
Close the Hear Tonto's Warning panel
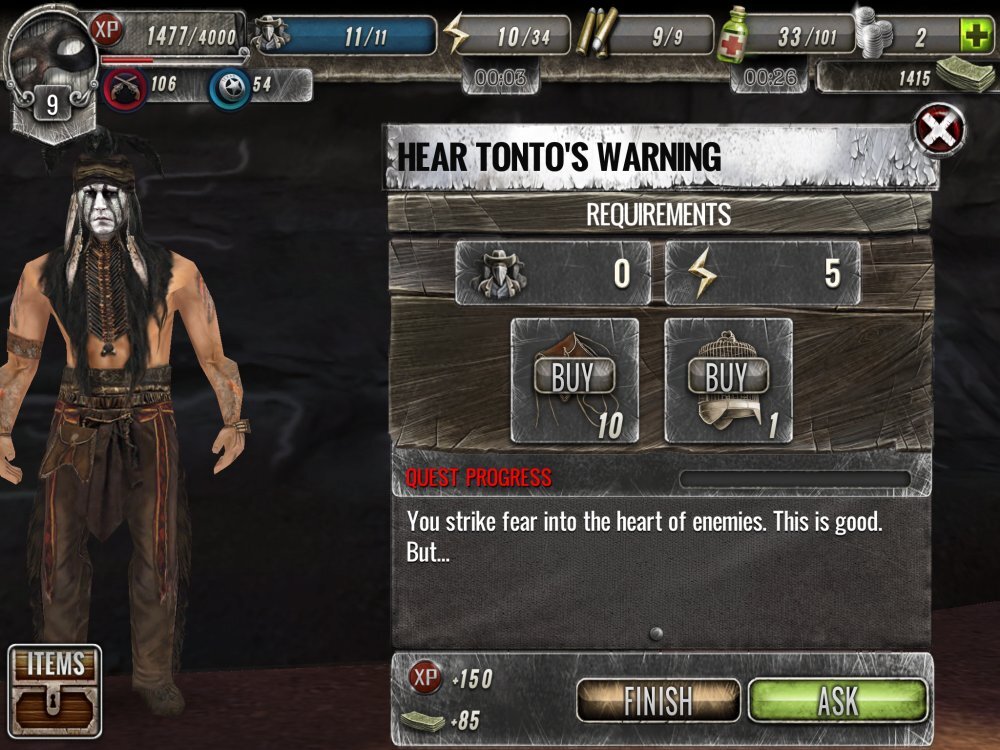[940, 130]
